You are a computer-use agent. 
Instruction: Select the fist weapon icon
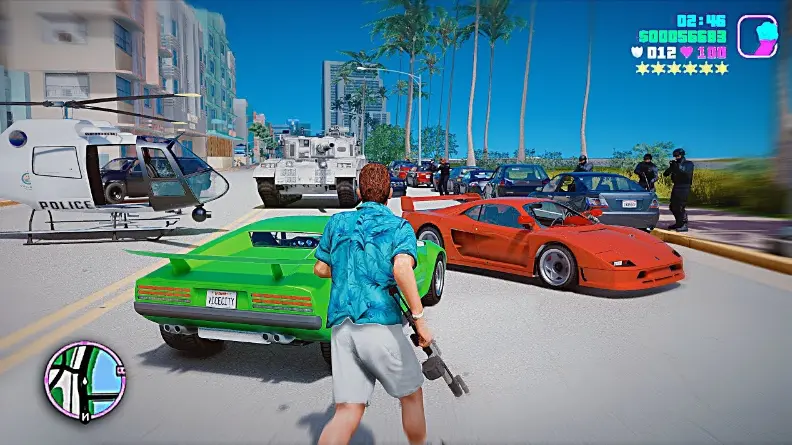pyautogui.click(x=757, y=36)
